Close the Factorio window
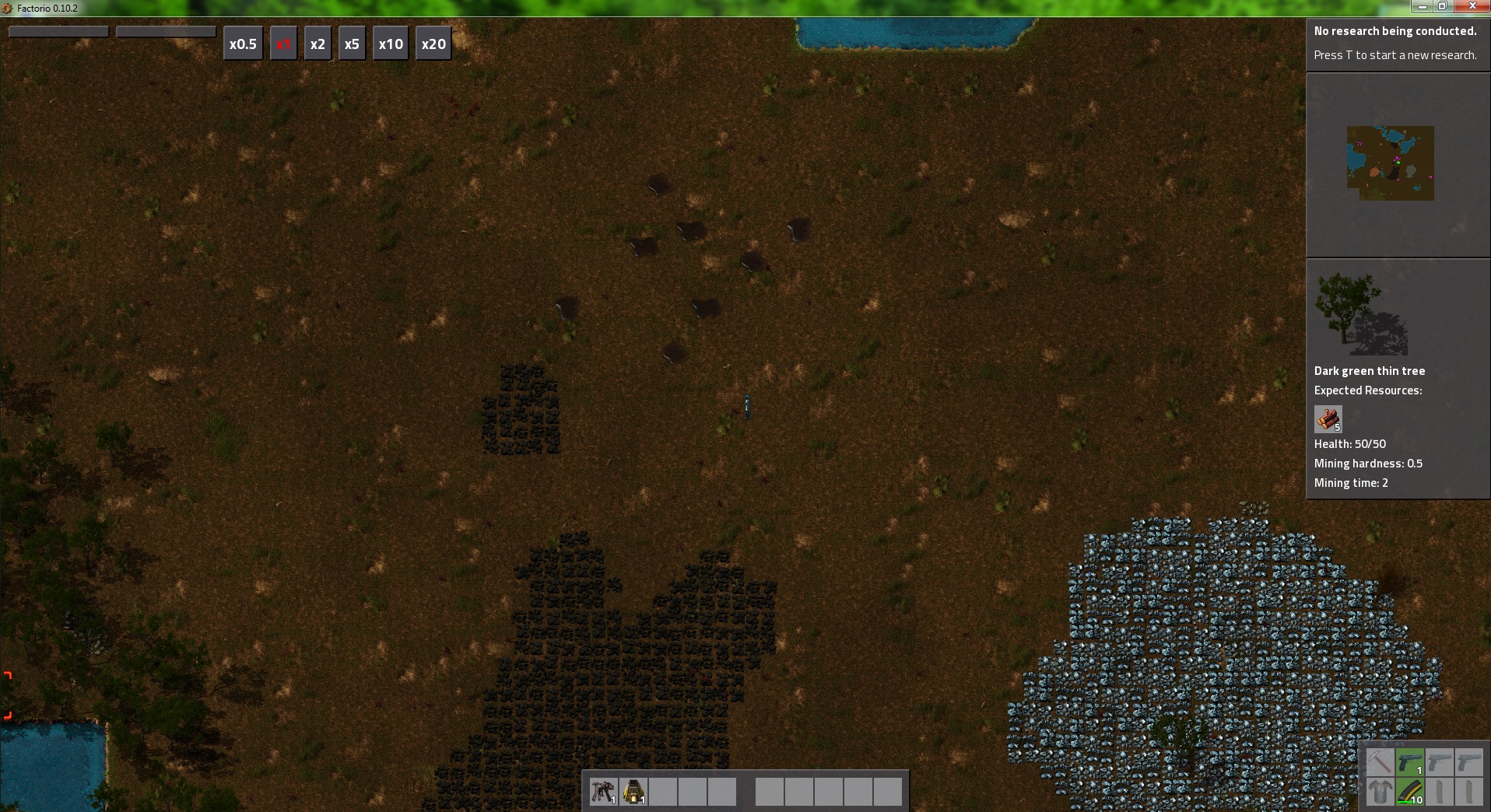Image resolution: width=1491 pixels, height=812 pixels. [1472, 6]
